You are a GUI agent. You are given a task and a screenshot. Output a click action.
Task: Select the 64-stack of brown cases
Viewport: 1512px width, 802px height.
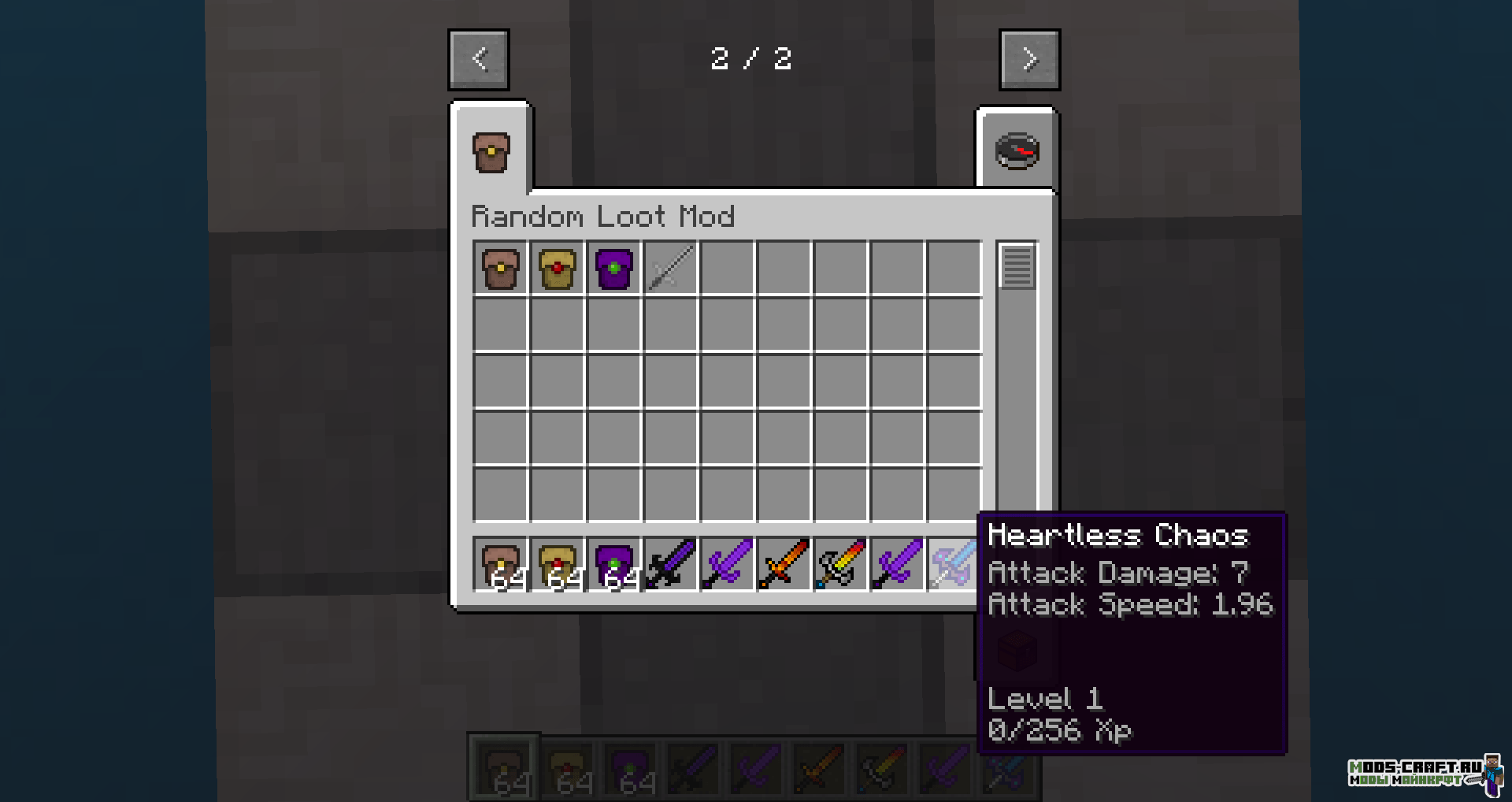[500, 565]
